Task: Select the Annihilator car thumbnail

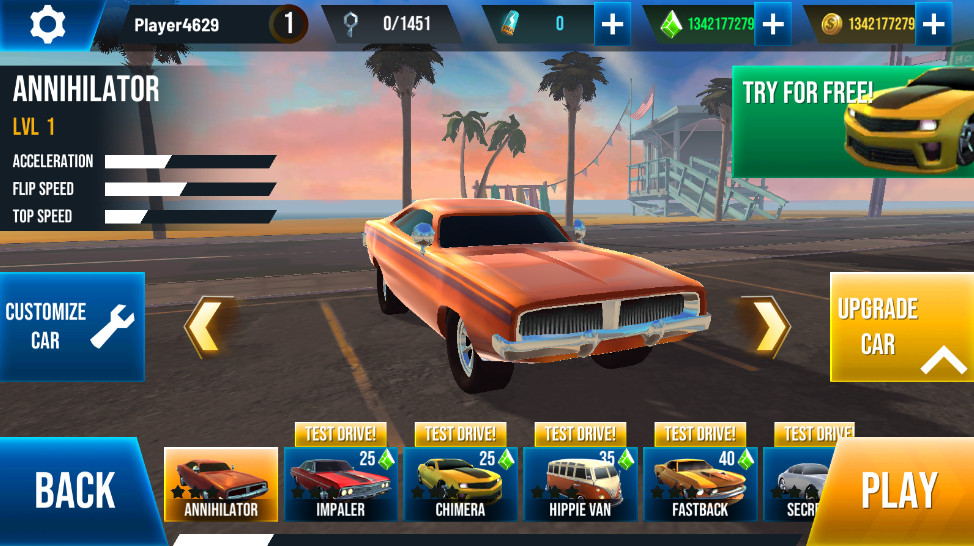Action: click(221, 484)
